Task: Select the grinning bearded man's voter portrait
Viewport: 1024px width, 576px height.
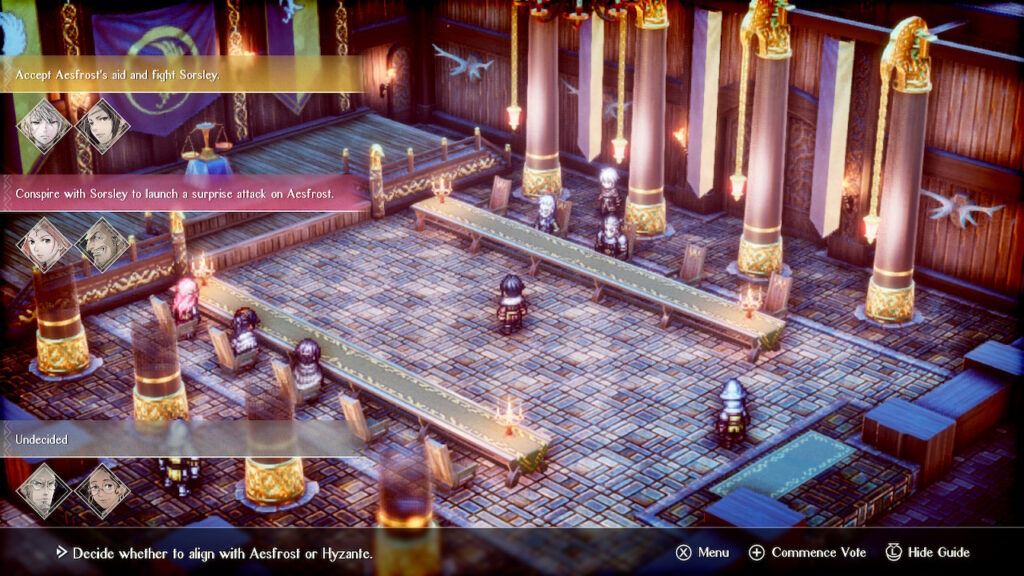Action: (102, 245)
